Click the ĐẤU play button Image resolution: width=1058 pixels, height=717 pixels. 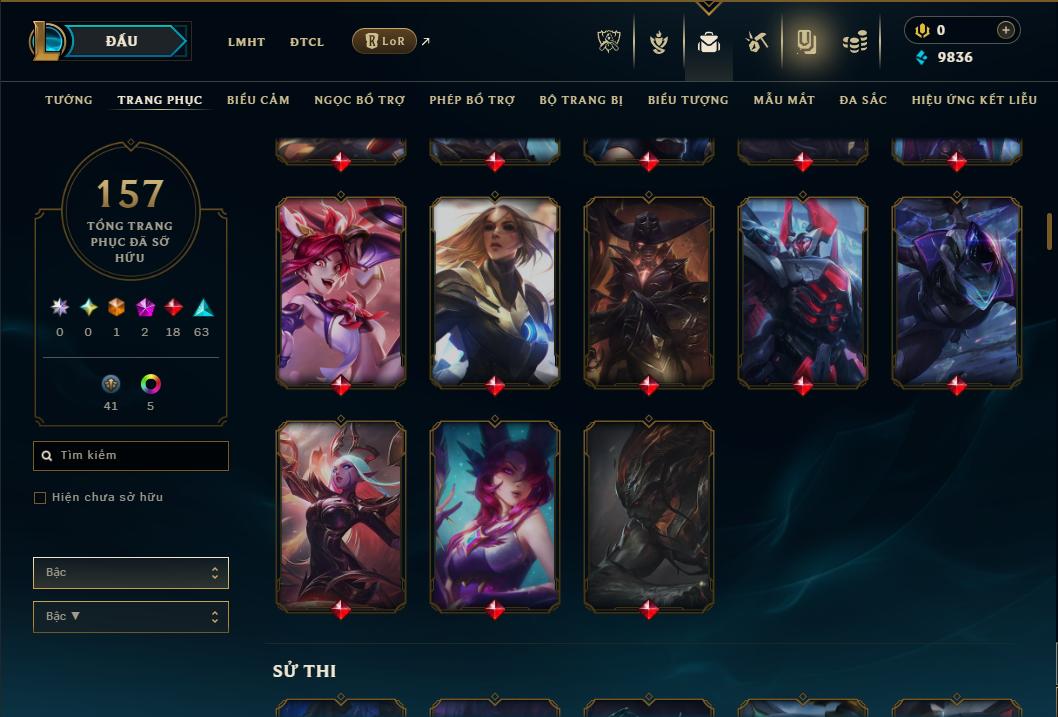point(122,41)
